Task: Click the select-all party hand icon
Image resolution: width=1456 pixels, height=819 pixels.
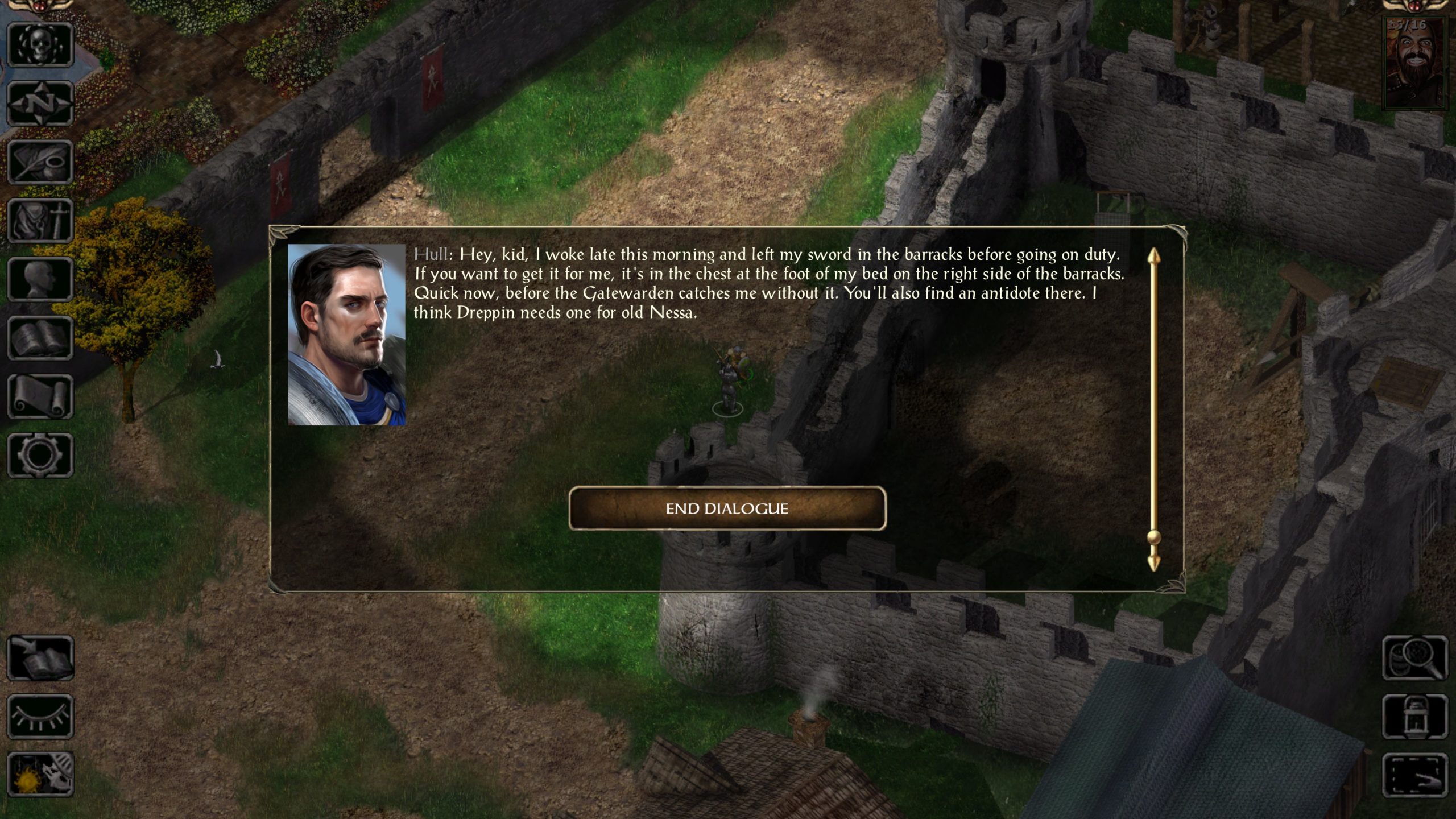Action: [1415, 774]
